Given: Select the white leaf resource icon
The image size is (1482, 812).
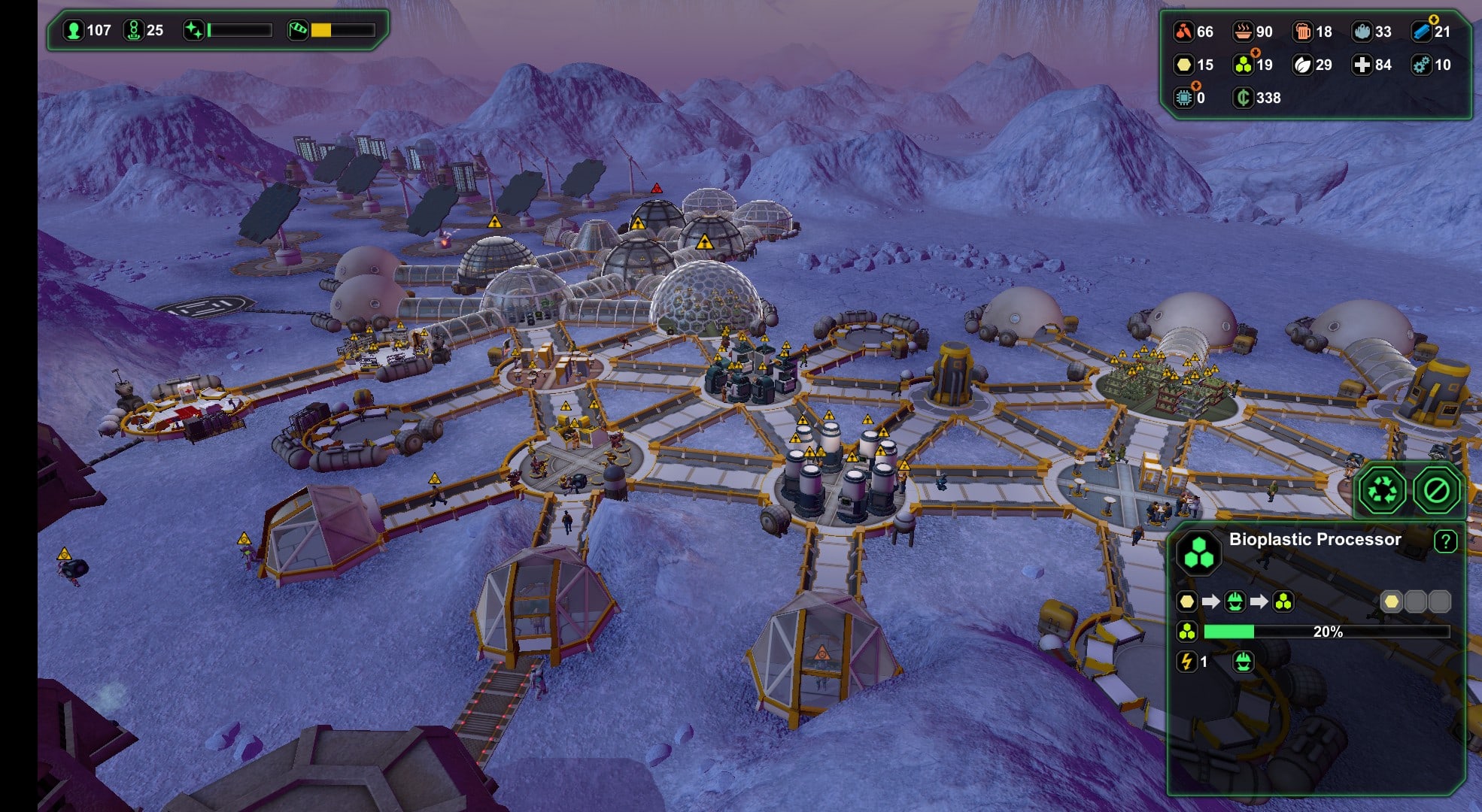Looking at the screenshot, I should (x=1302, y=65).
